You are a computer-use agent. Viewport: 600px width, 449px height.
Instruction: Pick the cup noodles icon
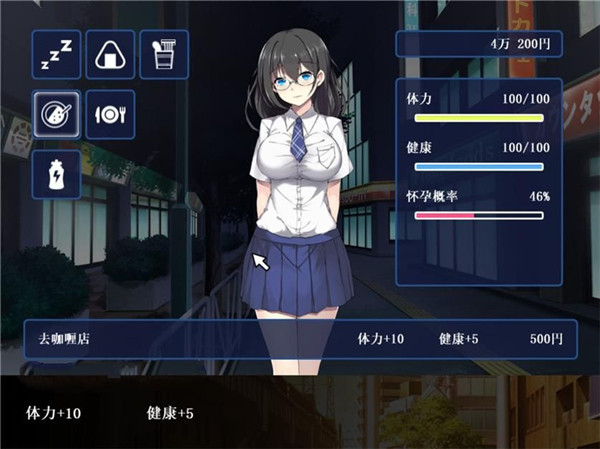click(x=164, y=54)
